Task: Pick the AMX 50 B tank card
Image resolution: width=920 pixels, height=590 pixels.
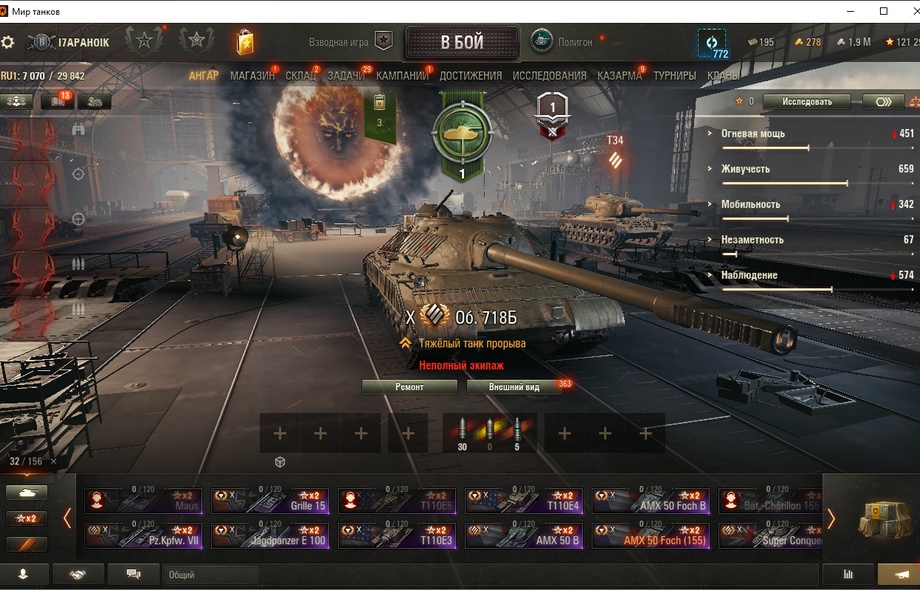Action: pyautogui.click(x=523, y=536)
